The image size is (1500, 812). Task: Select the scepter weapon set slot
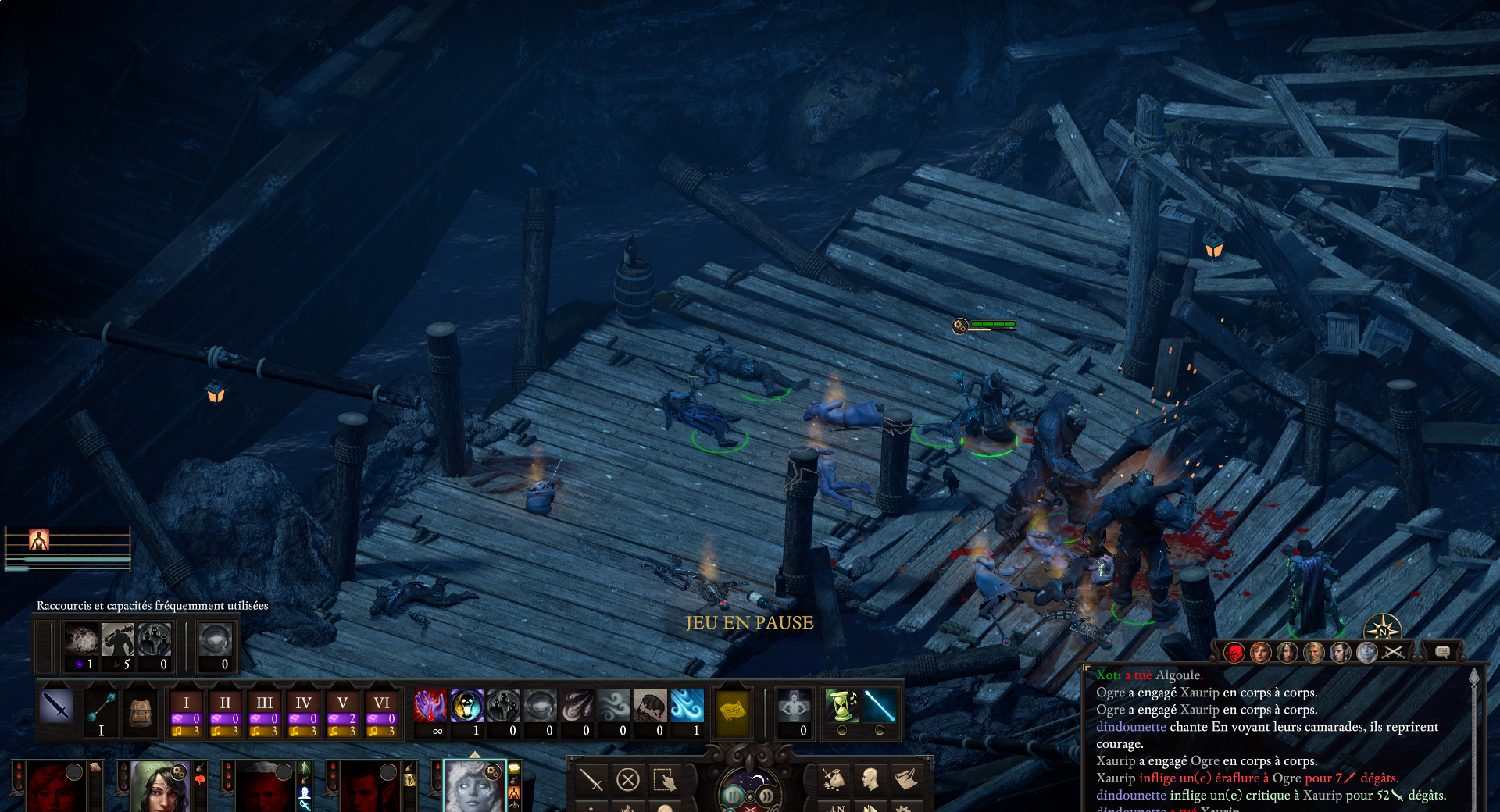coord(101,707)
